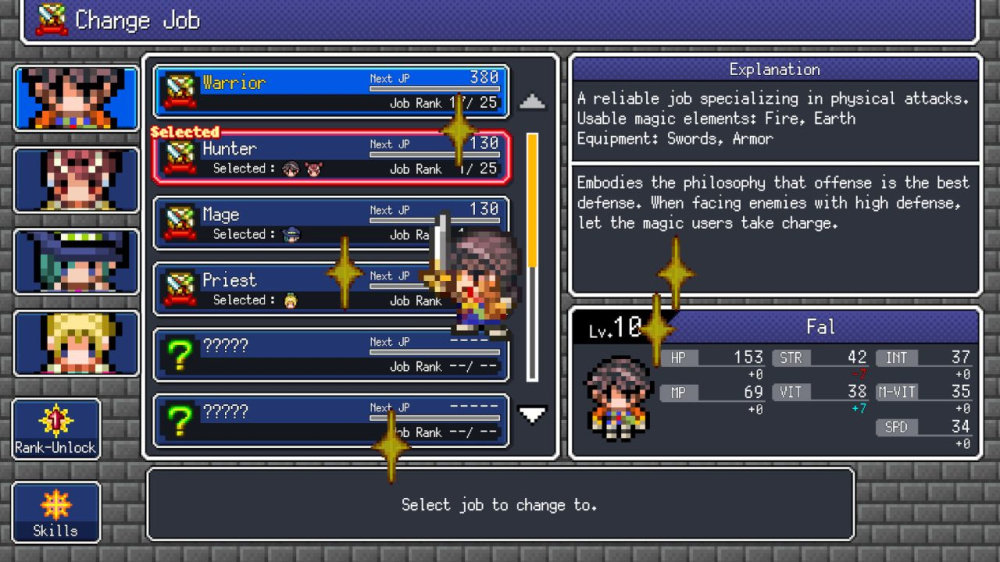The height and width of the screenshot is (562, 1000).
Task: Click the job list scroll-down arrow
Action: click(532, 413)
